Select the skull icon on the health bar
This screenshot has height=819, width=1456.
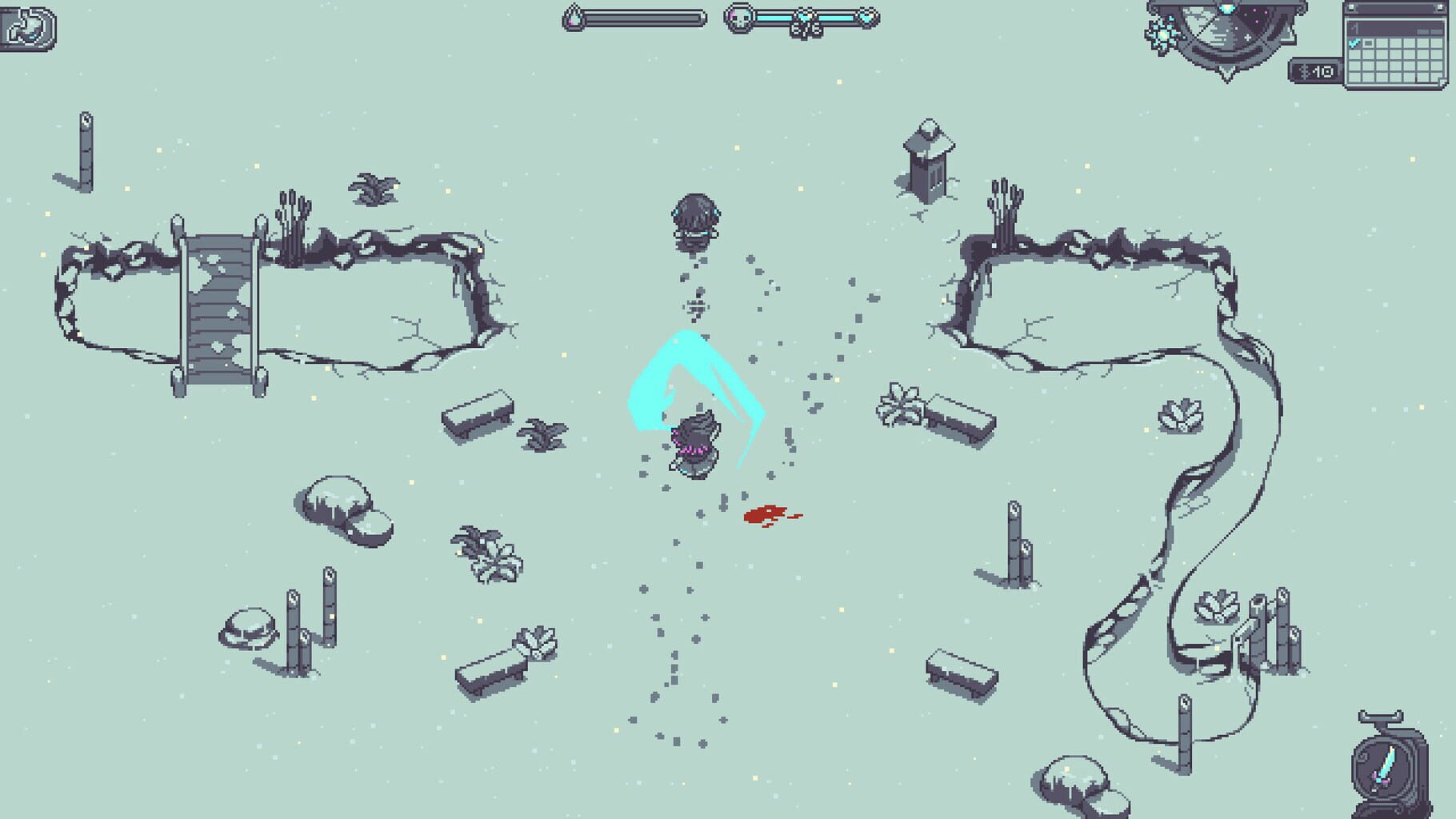click(738, 18)
